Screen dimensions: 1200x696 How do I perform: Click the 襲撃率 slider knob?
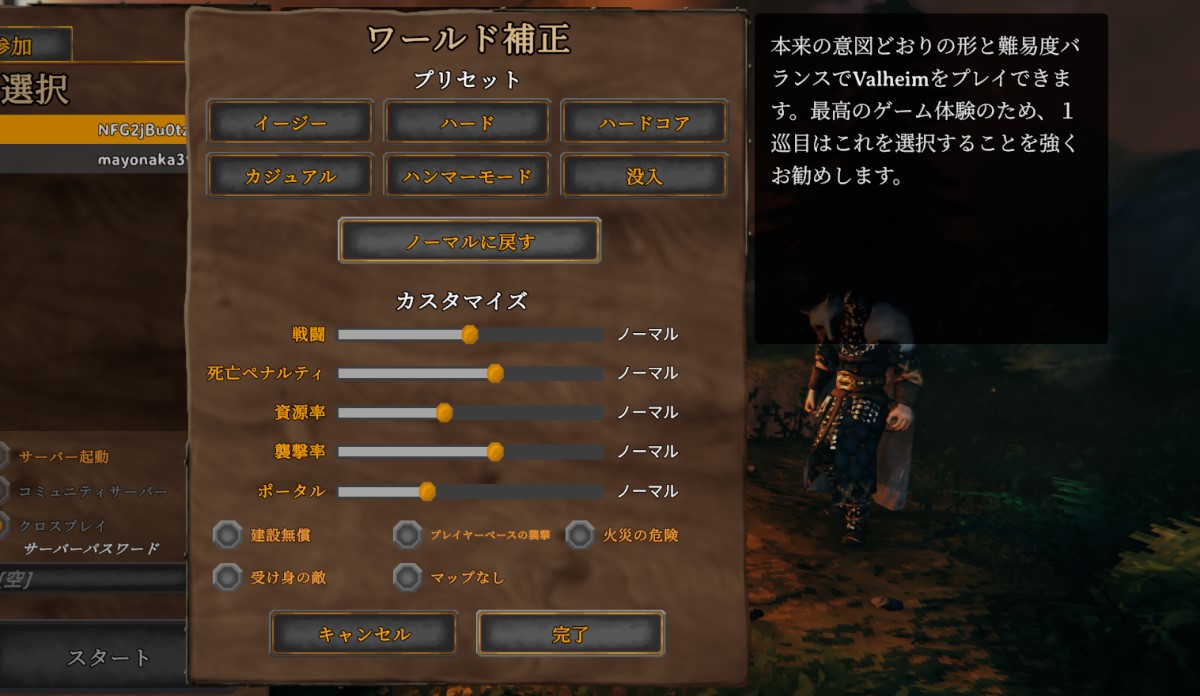pos(495,452)
